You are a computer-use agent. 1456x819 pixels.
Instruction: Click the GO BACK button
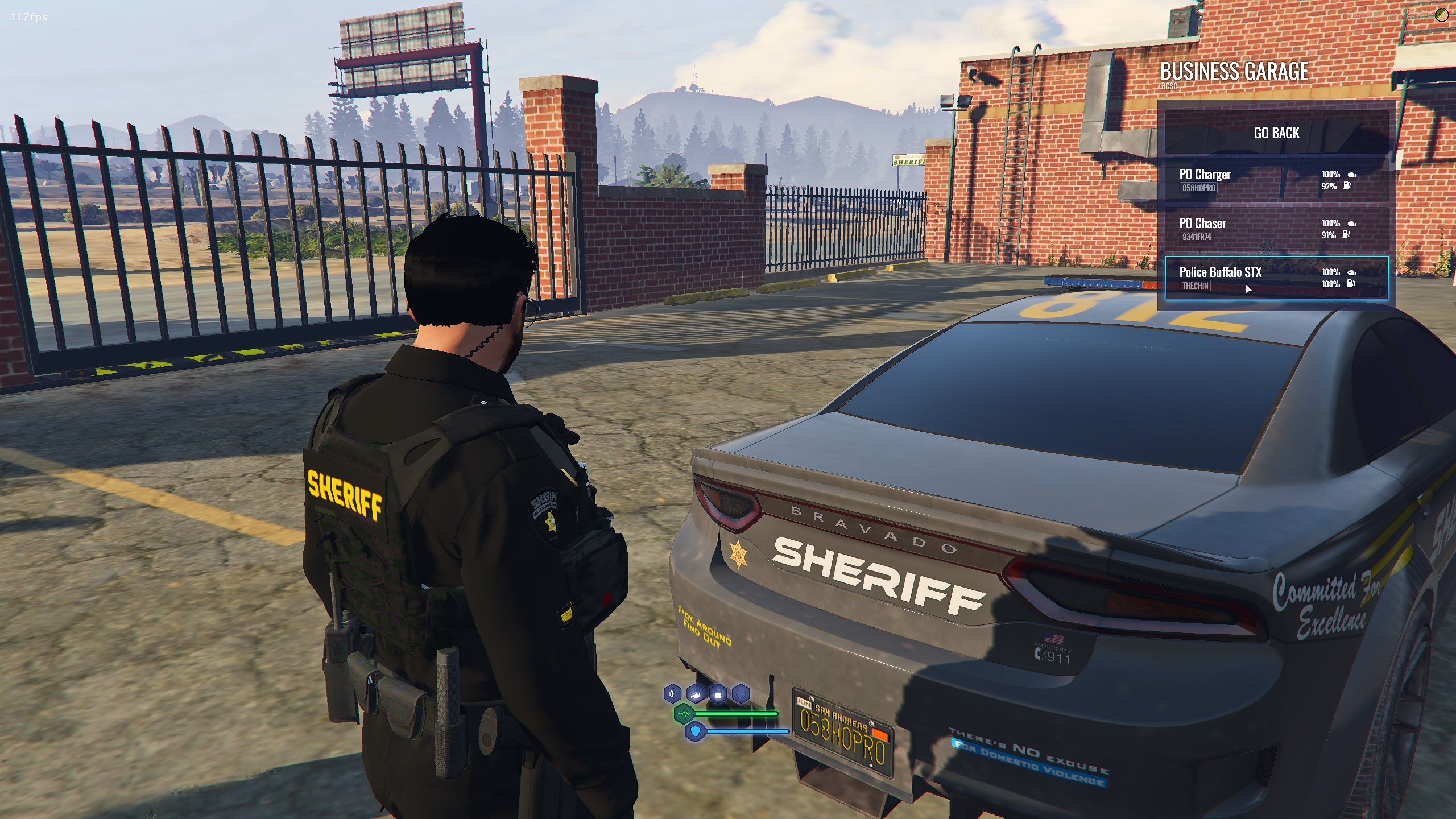pos(1276,133)
